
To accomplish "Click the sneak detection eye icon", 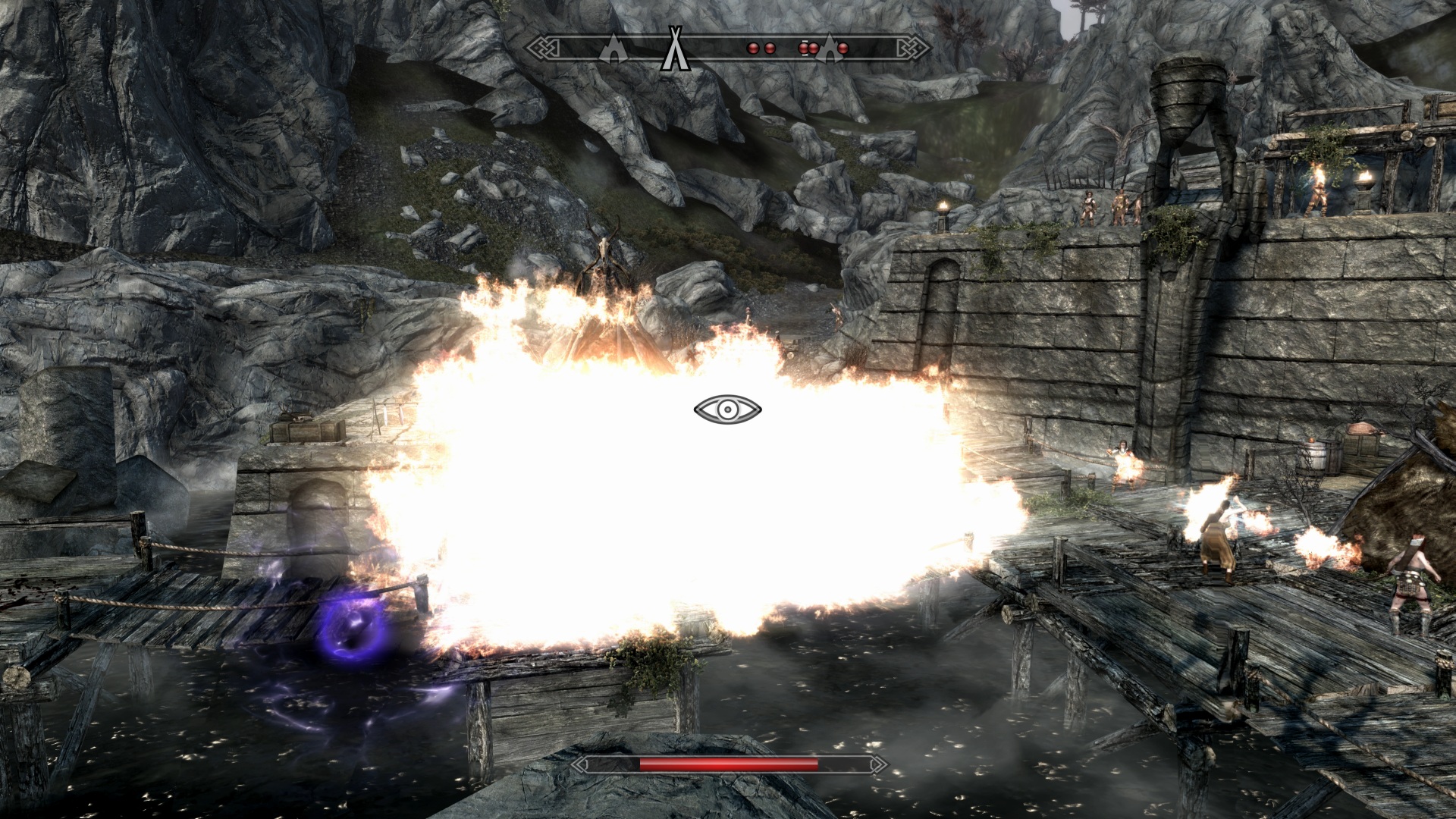I will coord(726,409).
